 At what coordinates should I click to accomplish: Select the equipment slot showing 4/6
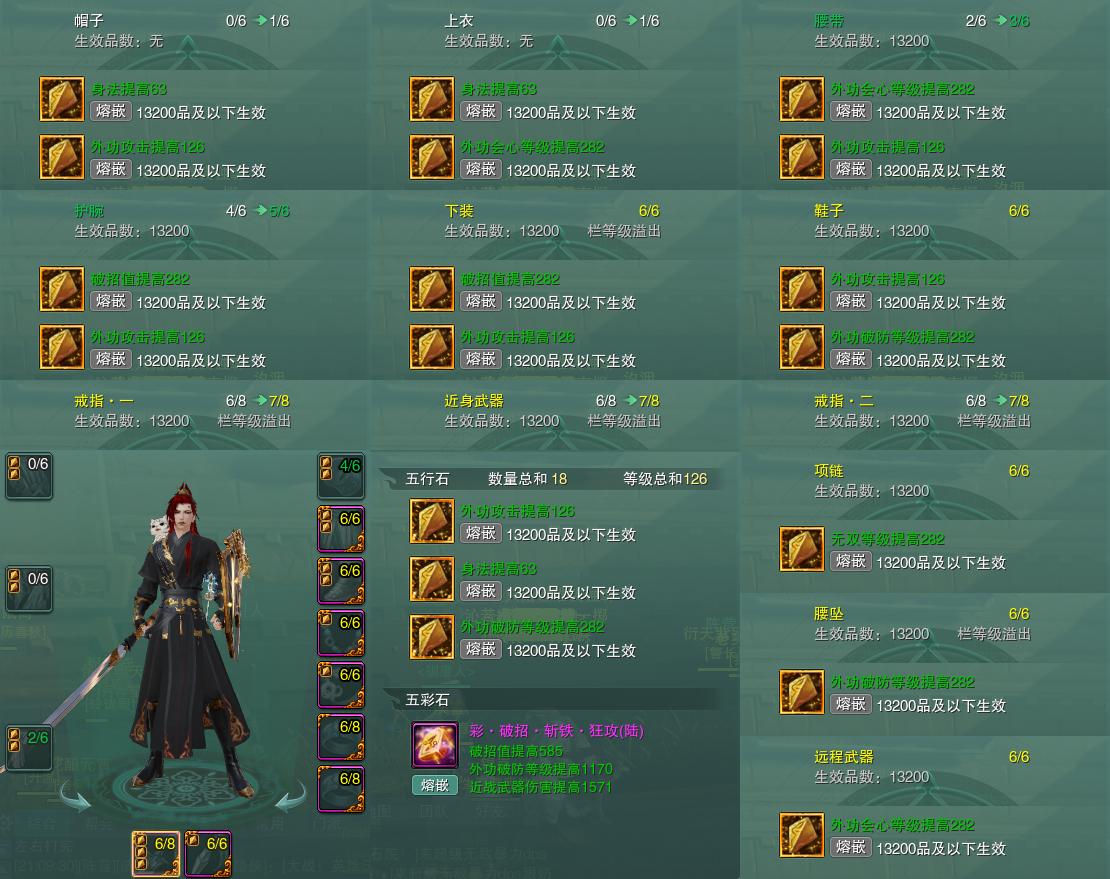341,477
